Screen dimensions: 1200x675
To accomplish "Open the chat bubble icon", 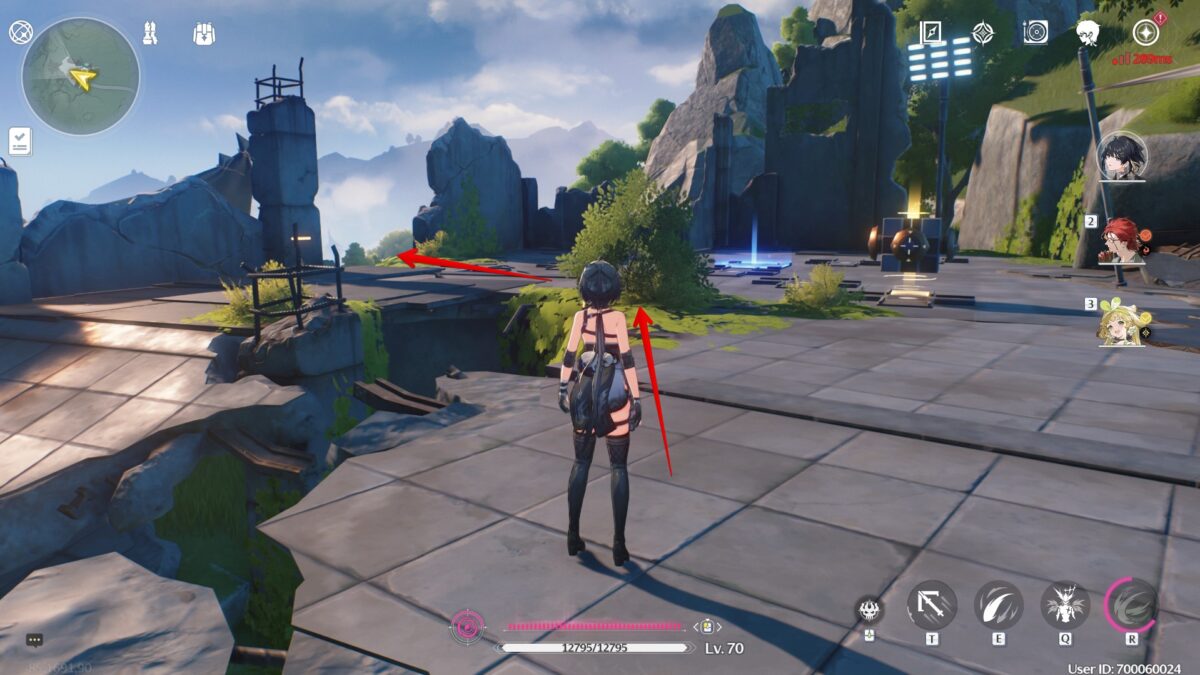I will click(35, 640).
